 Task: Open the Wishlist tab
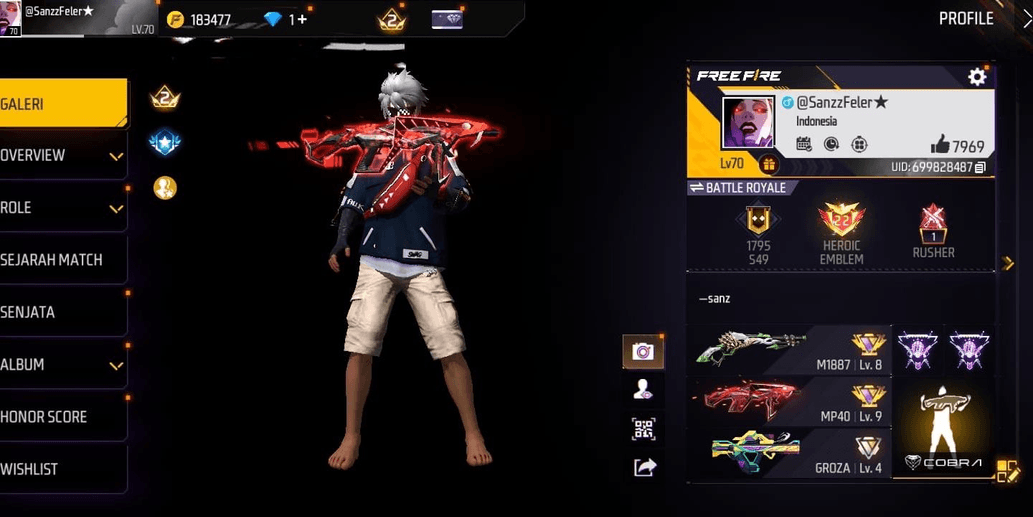60,469
